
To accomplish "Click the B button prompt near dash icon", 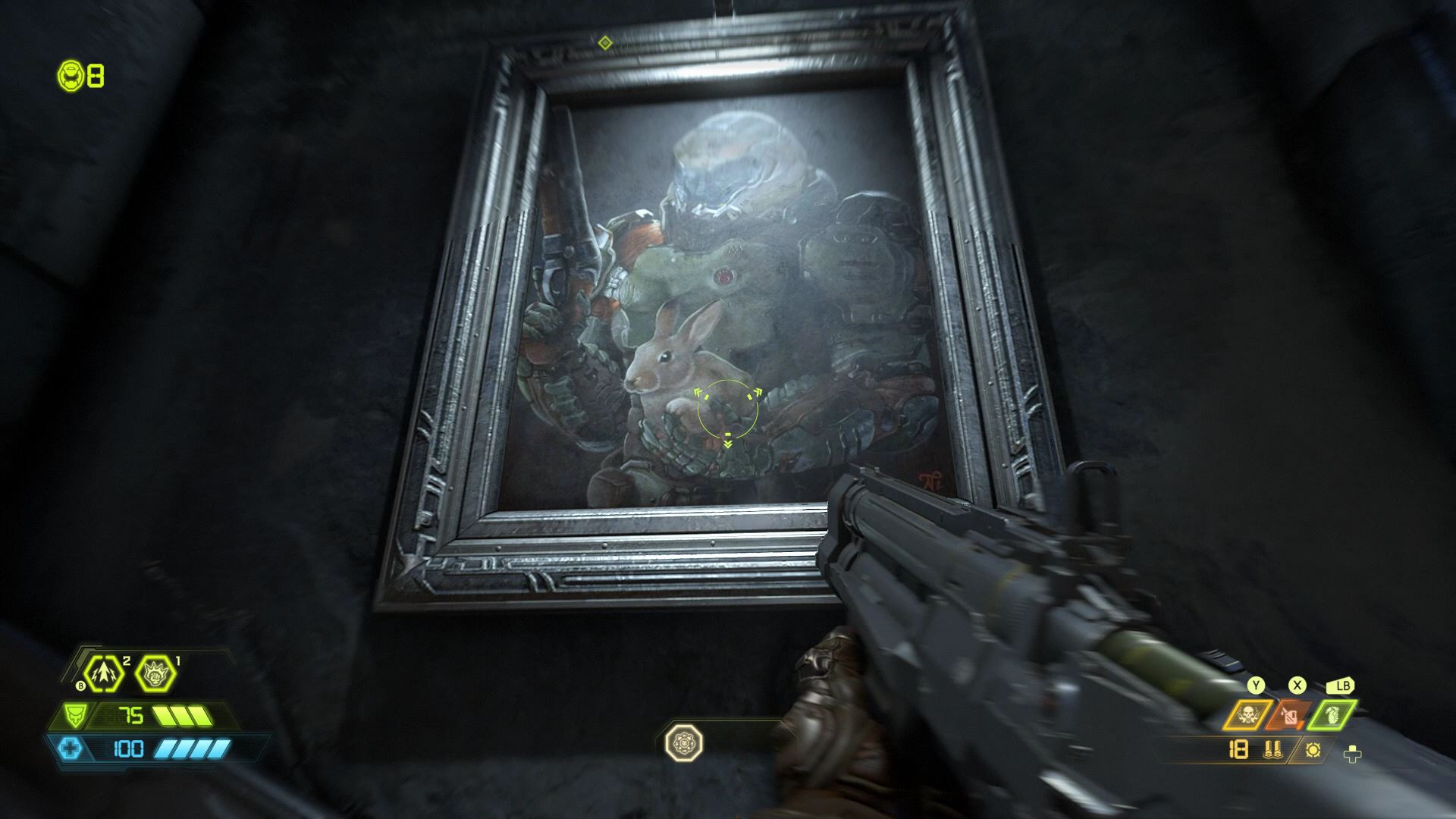I will (x=81, y=685).
